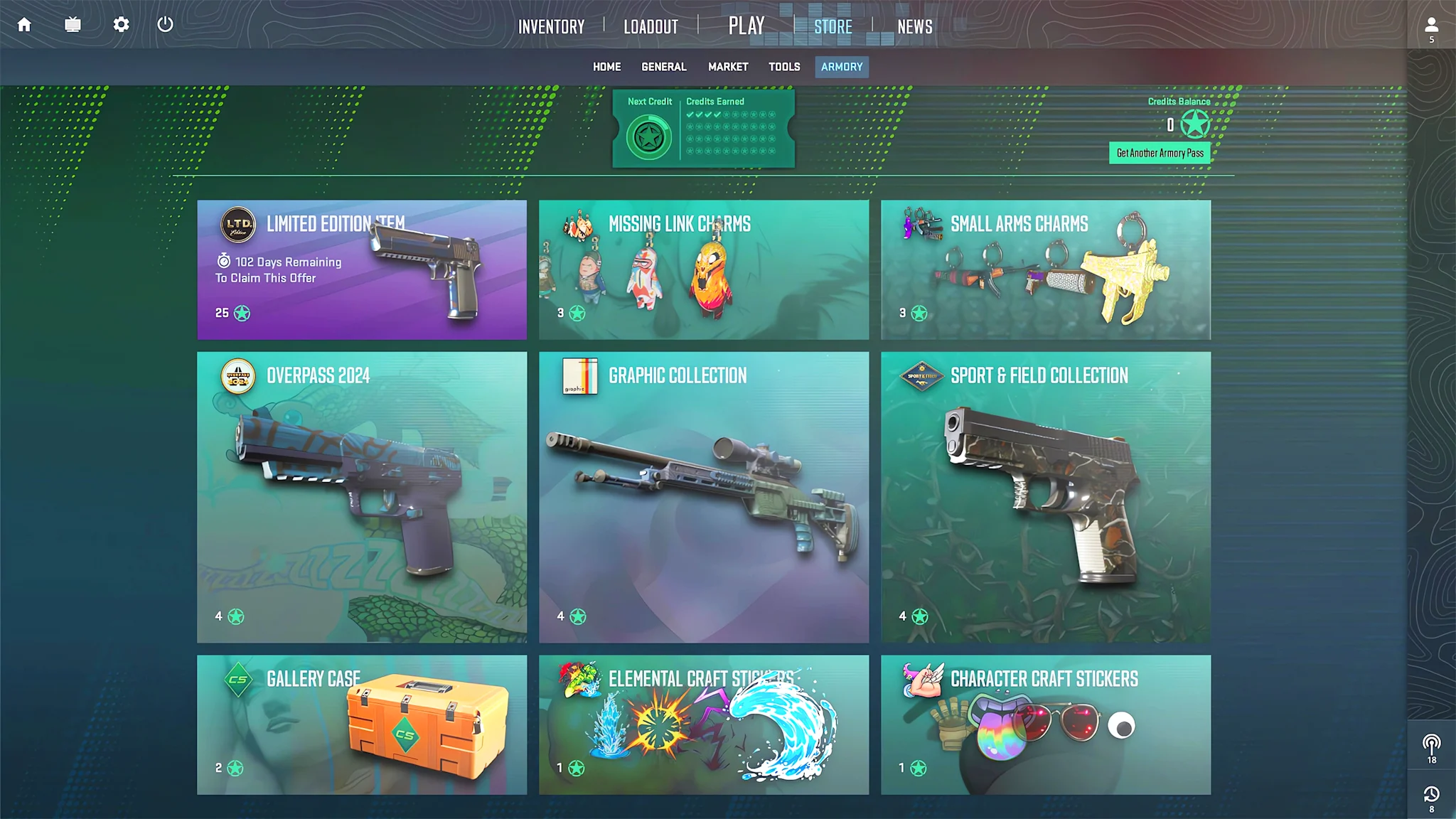
Task: Click Get Another Armory Pass
Action: (x=1160, y=152)
